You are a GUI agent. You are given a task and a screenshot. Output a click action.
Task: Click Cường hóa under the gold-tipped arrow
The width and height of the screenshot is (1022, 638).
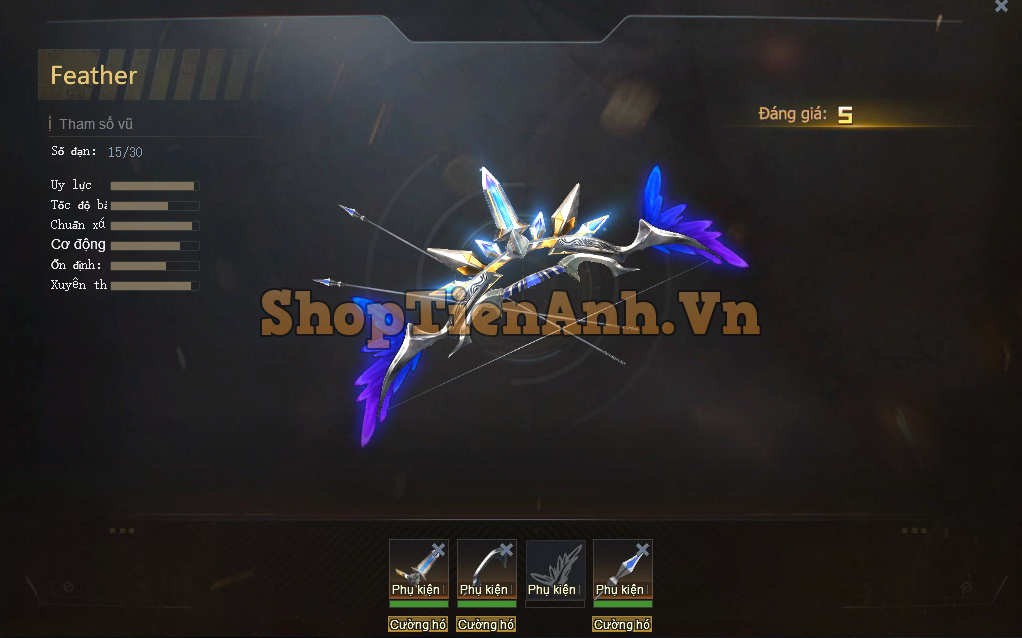pos(418,625)
